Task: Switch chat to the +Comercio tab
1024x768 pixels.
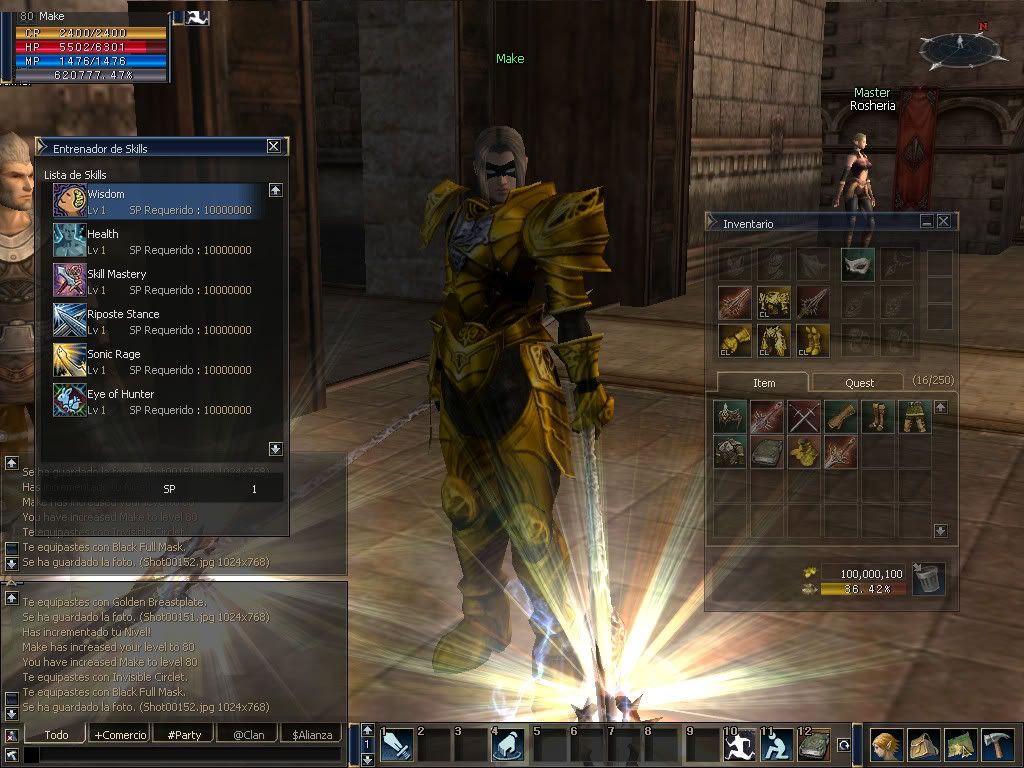Action: click(x=120, y=735)
